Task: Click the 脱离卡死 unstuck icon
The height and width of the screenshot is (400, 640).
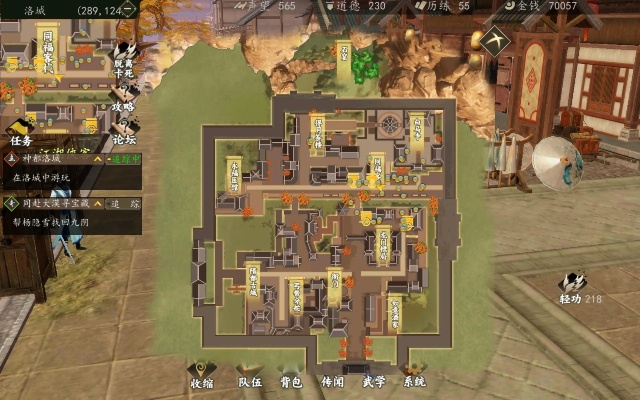Action: click(126, 57)
